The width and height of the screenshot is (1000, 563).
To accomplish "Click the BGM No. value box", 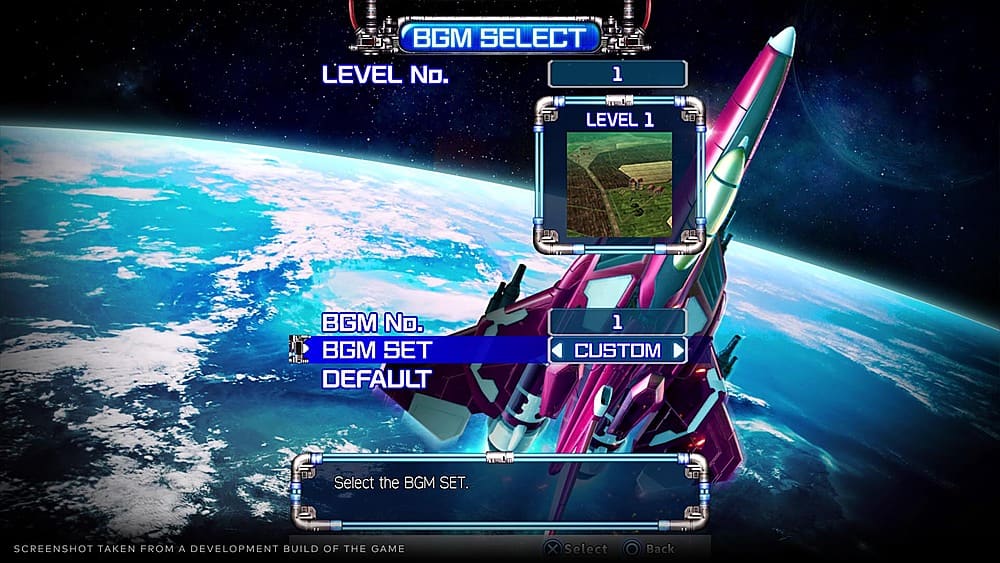I will [617, 322].
